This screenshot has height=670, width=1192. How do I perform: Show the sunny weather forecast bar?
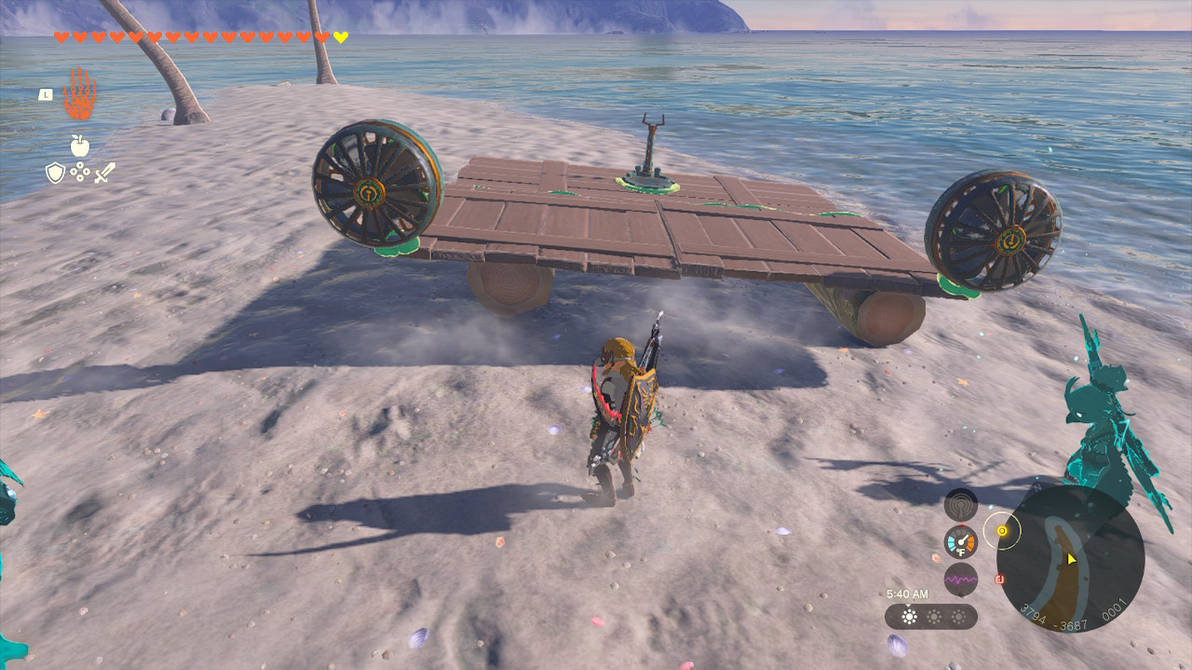click(931, 616)
